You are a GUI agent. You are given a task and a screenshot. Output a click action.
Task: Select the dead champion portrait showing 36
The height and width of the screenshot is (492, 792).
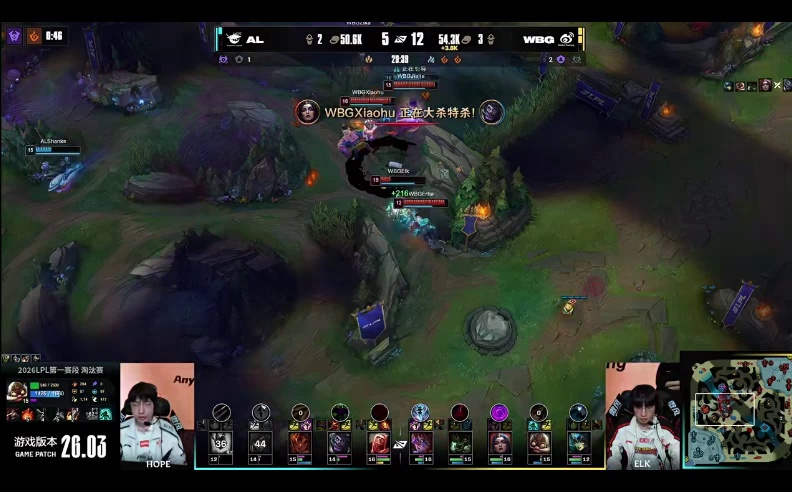point(221,442)
